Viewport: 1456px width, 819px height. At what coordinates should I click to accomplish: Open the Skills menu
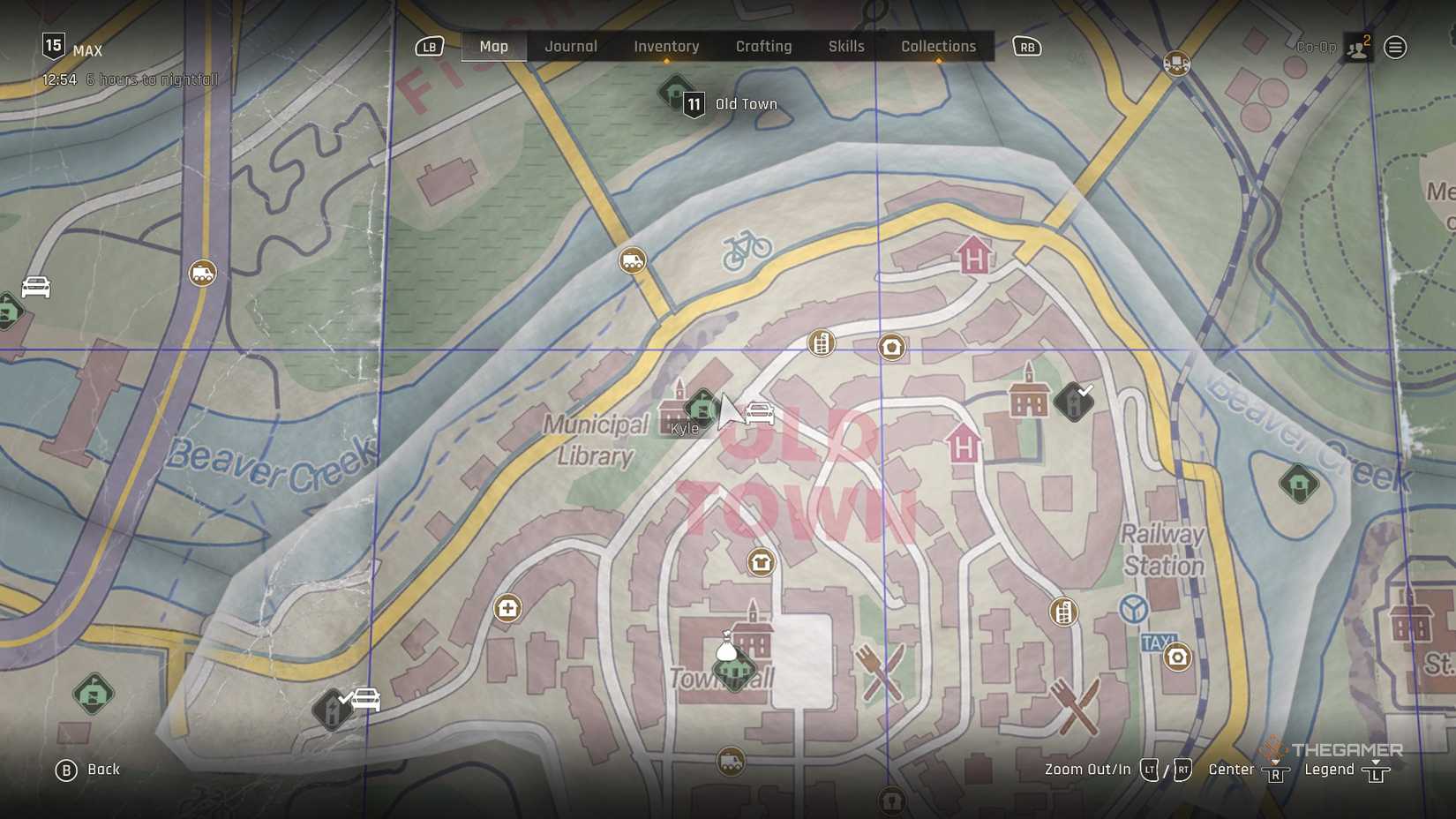coord(845,46)
